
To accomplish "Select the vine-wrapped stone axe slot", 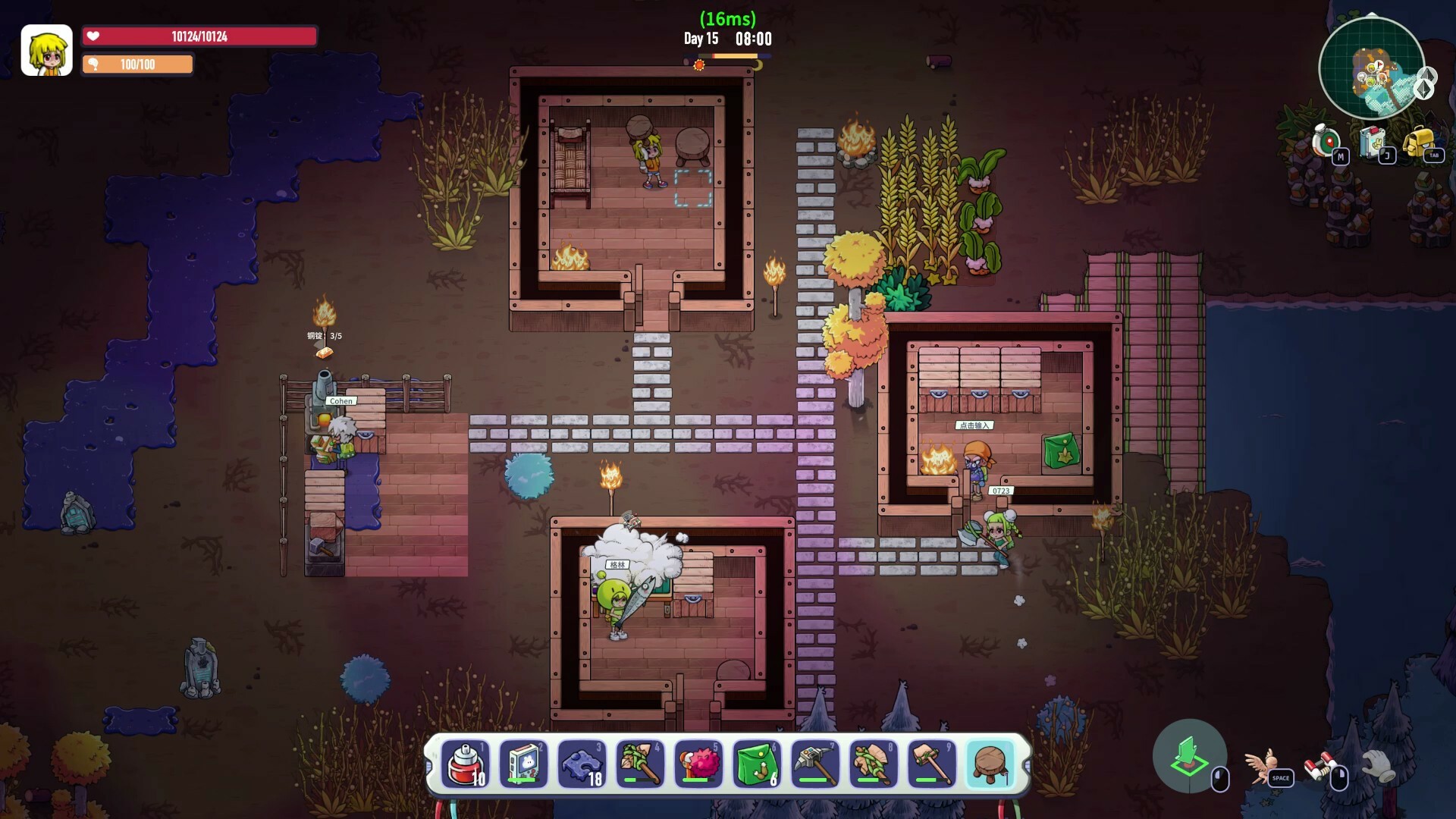I will click(x=874, y=764).
